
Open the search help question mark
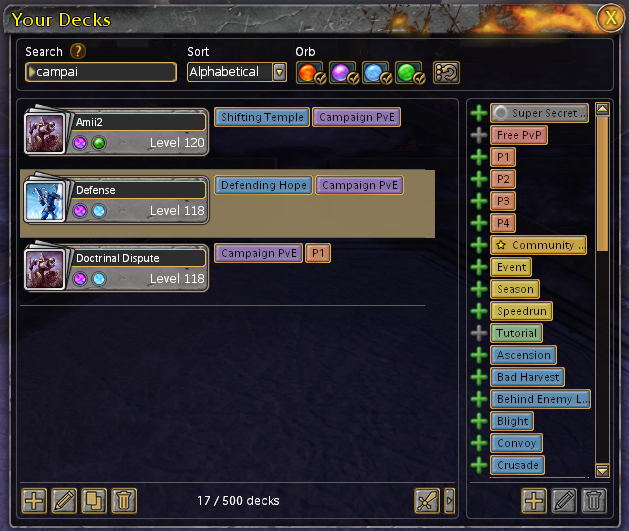pyautogui.click(x=77, y=52)
